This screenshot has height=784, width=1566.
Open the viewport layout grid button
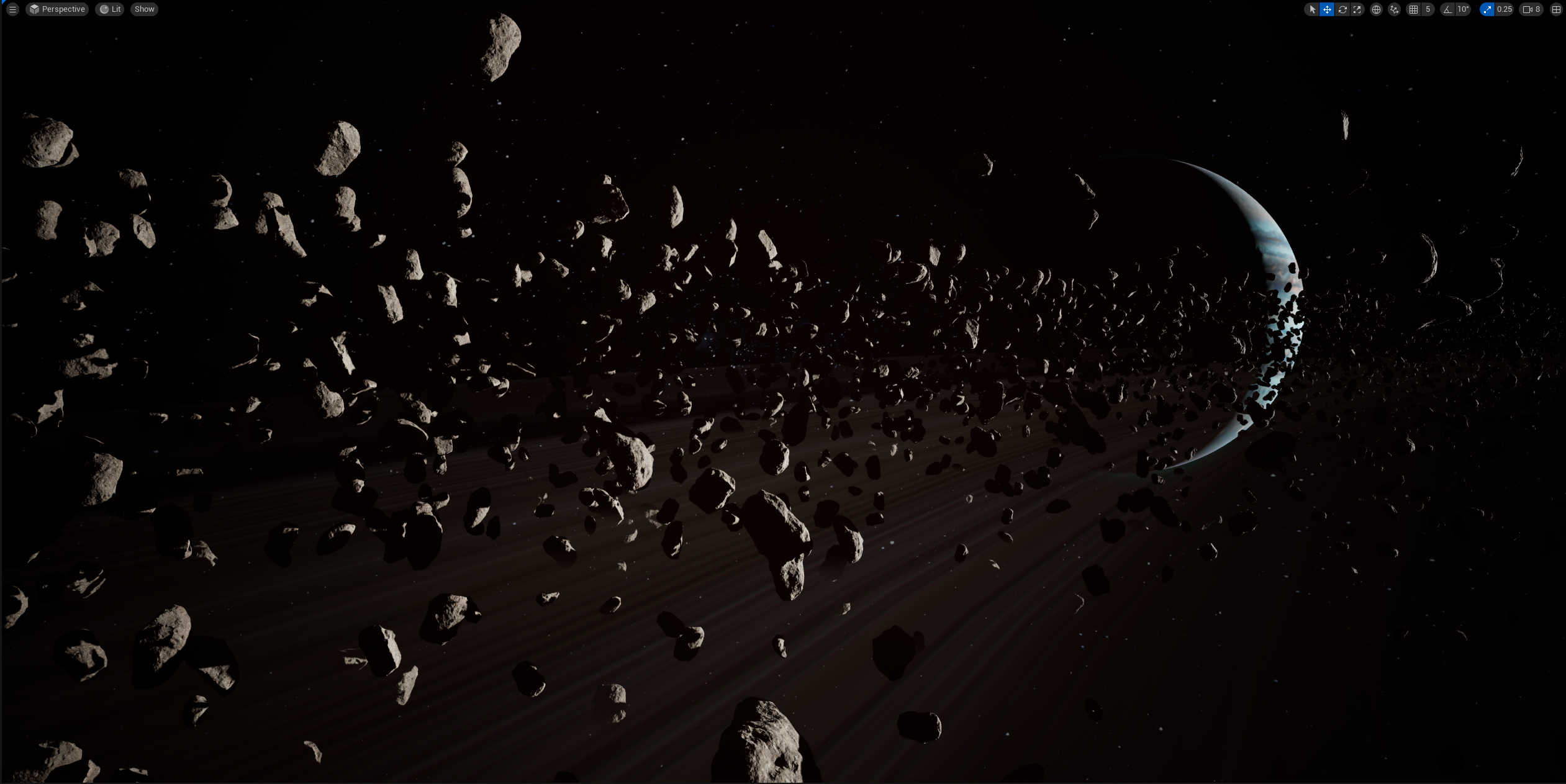(x=1556, y=9)
